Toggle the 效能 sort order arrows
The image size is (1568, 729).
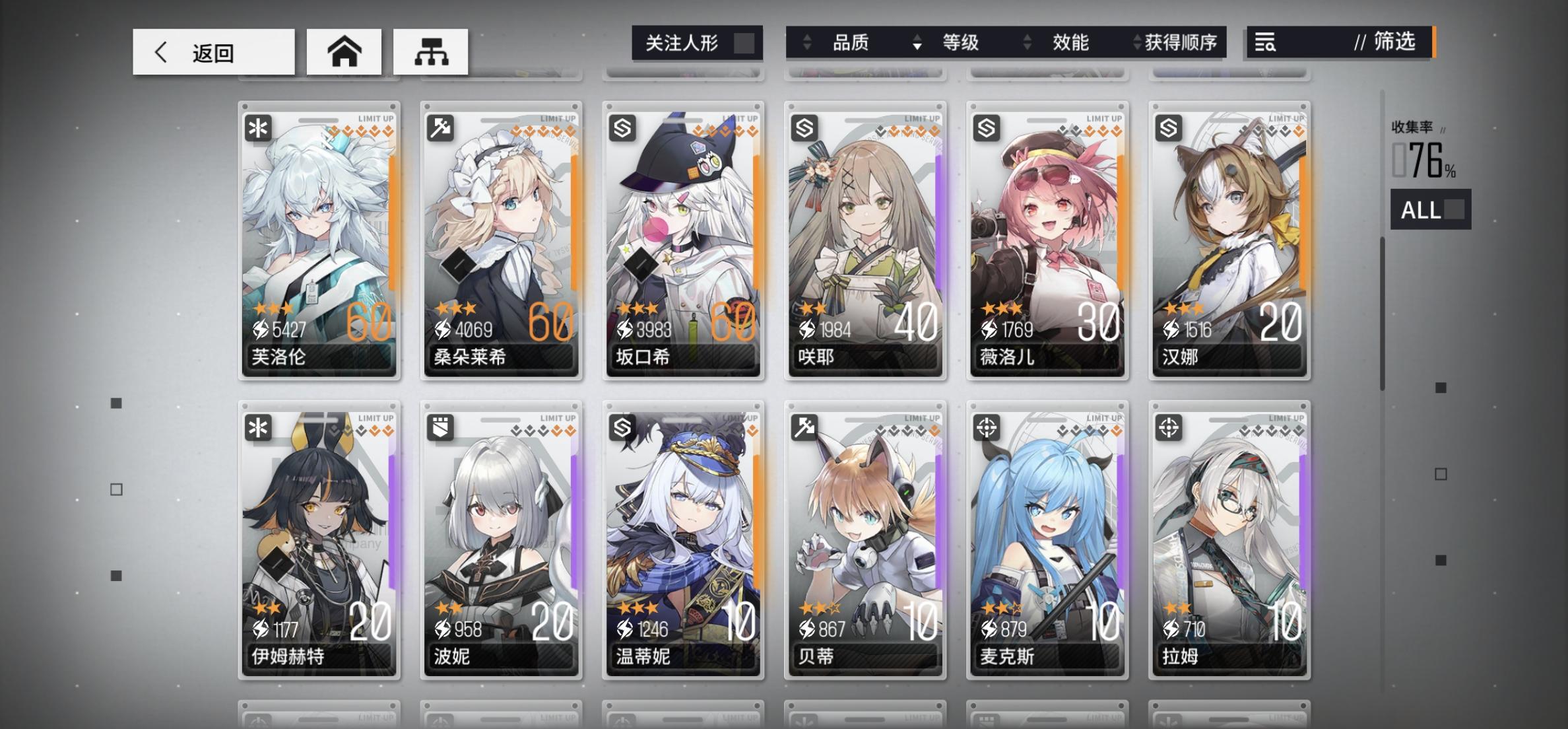(x=1027, y=42)
